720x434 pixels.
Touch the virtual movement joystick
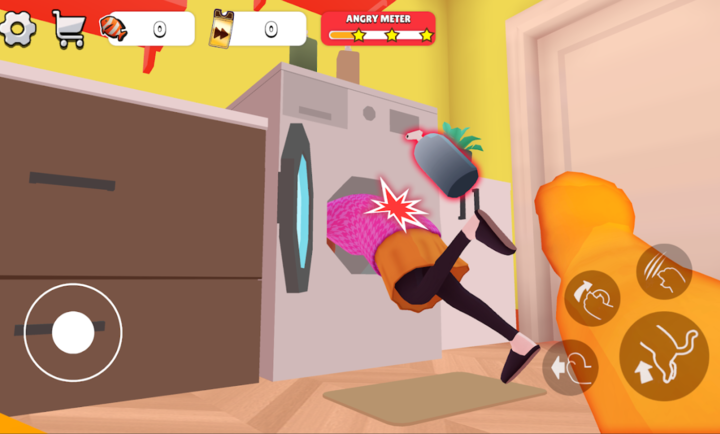click(73, 332)
